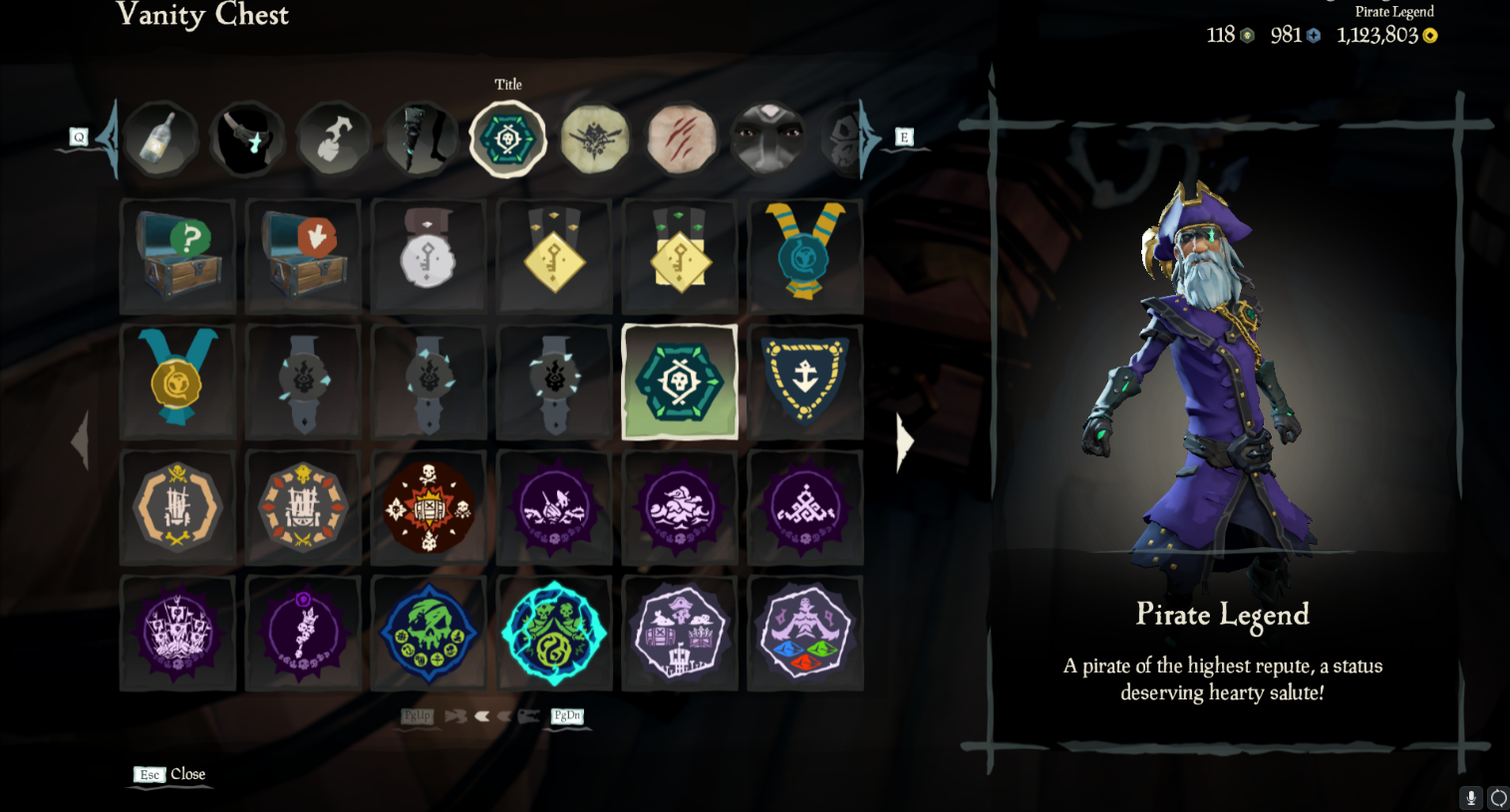1510x812 pixels.
Task: Select the gold medal with teal ribbon
Action: 177,382
